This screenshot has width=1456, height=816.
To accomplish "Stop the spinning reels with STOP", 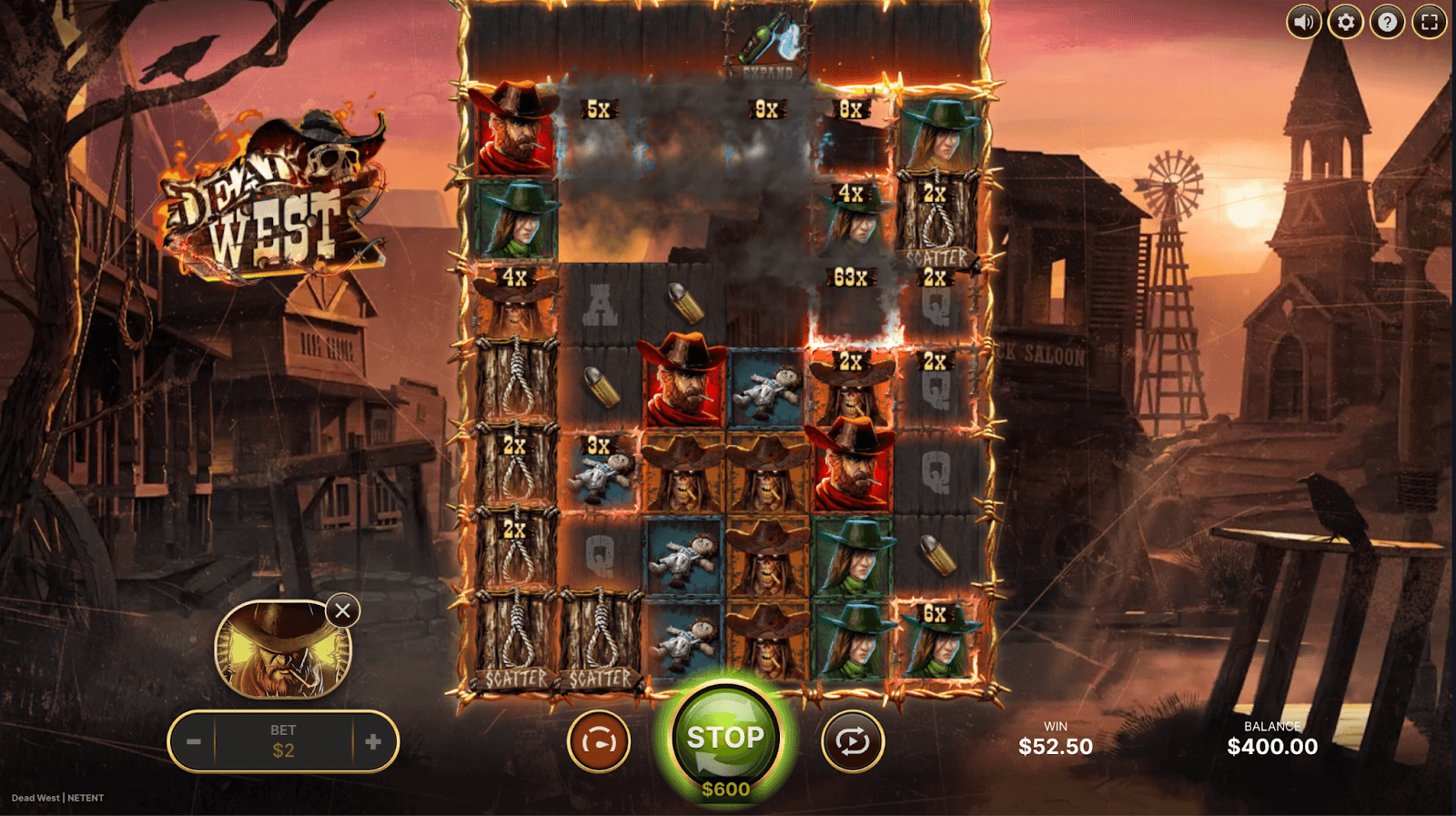I will [725, 738].
